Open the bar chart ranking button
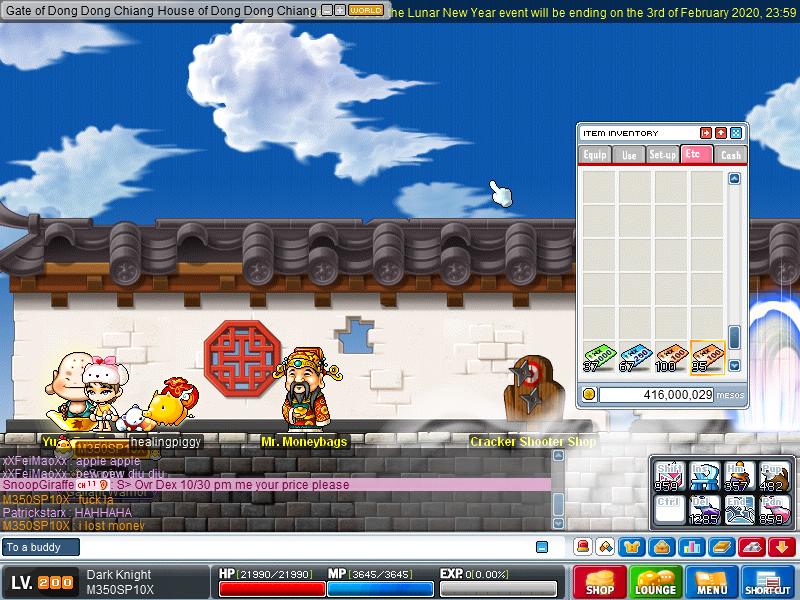This screenshot has height=600, width=800. tap(691, 546)
